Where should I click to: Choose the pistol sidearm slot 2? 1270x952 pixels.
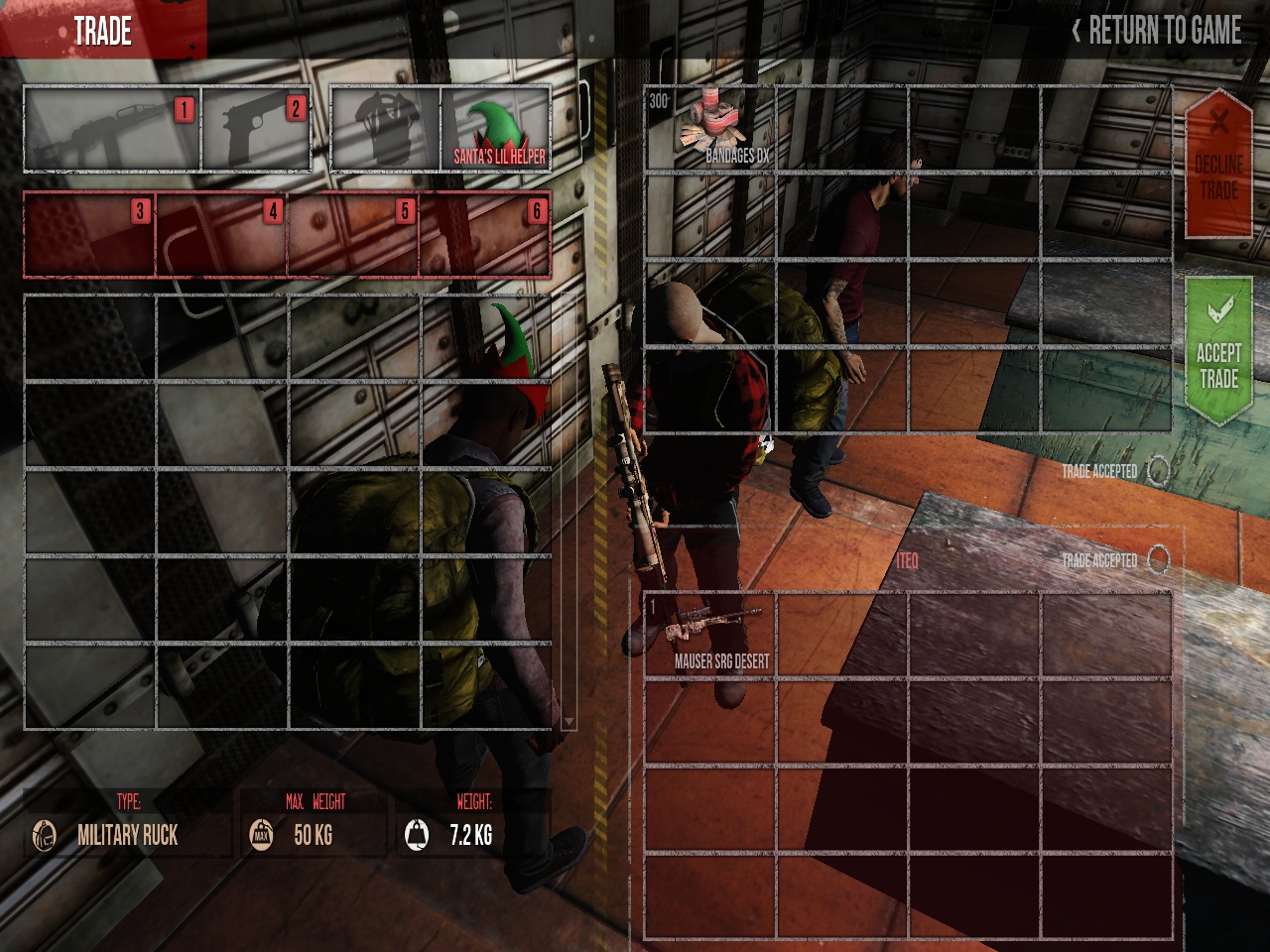pyautogui.click(x=256, y=130)
